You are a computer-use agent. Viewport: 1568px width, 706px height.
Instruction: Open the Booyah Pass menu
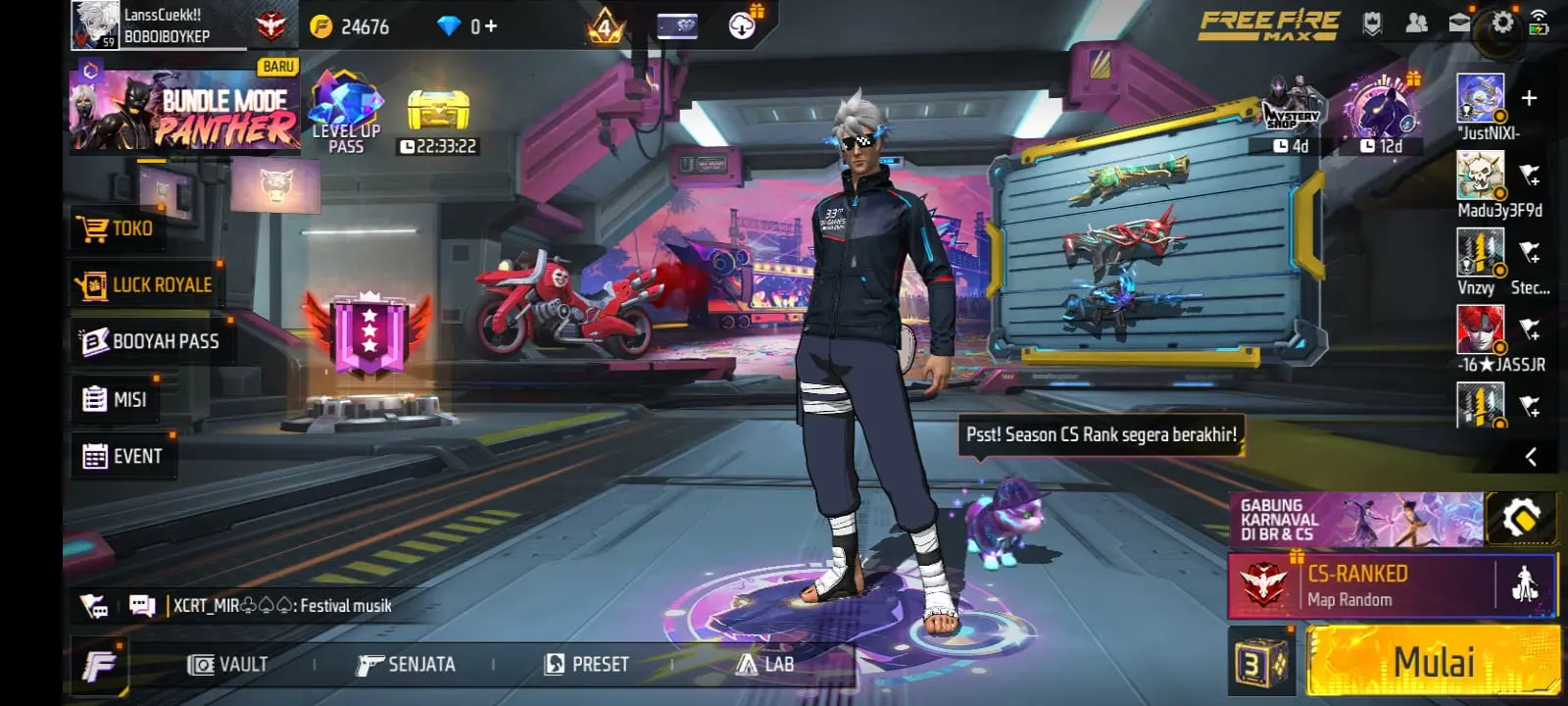[x=150, y=341]
